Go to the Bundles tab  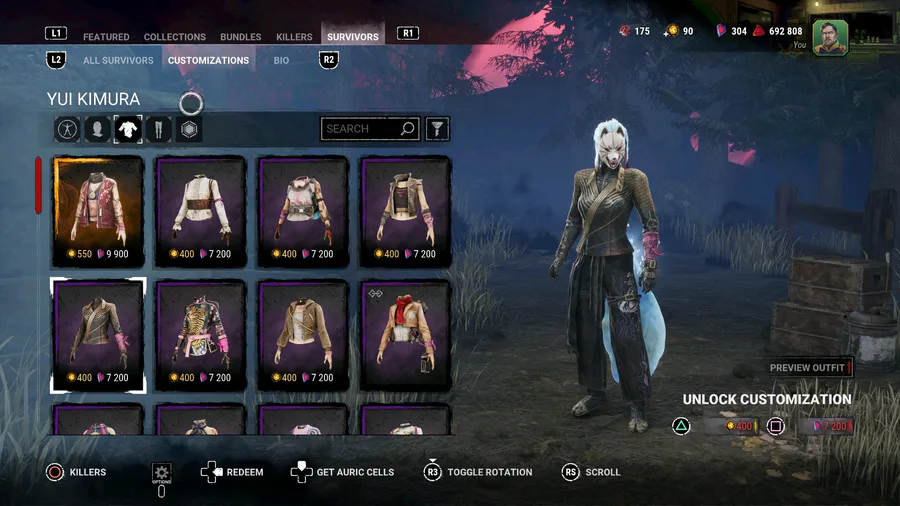pyautogui.click(x=241, y=37)
